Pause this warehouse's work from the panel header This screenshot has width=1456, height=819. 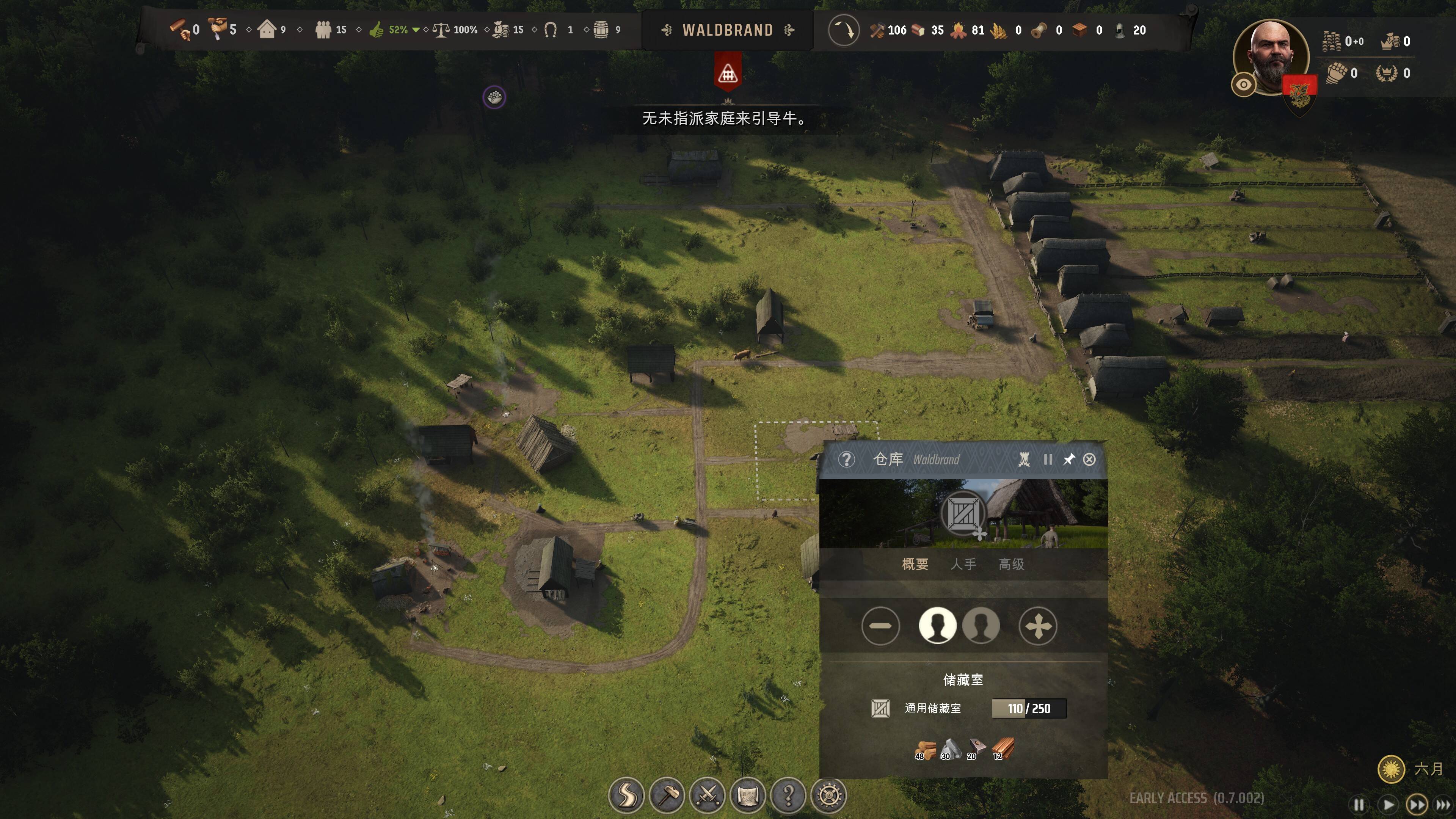coord(1047,460)
